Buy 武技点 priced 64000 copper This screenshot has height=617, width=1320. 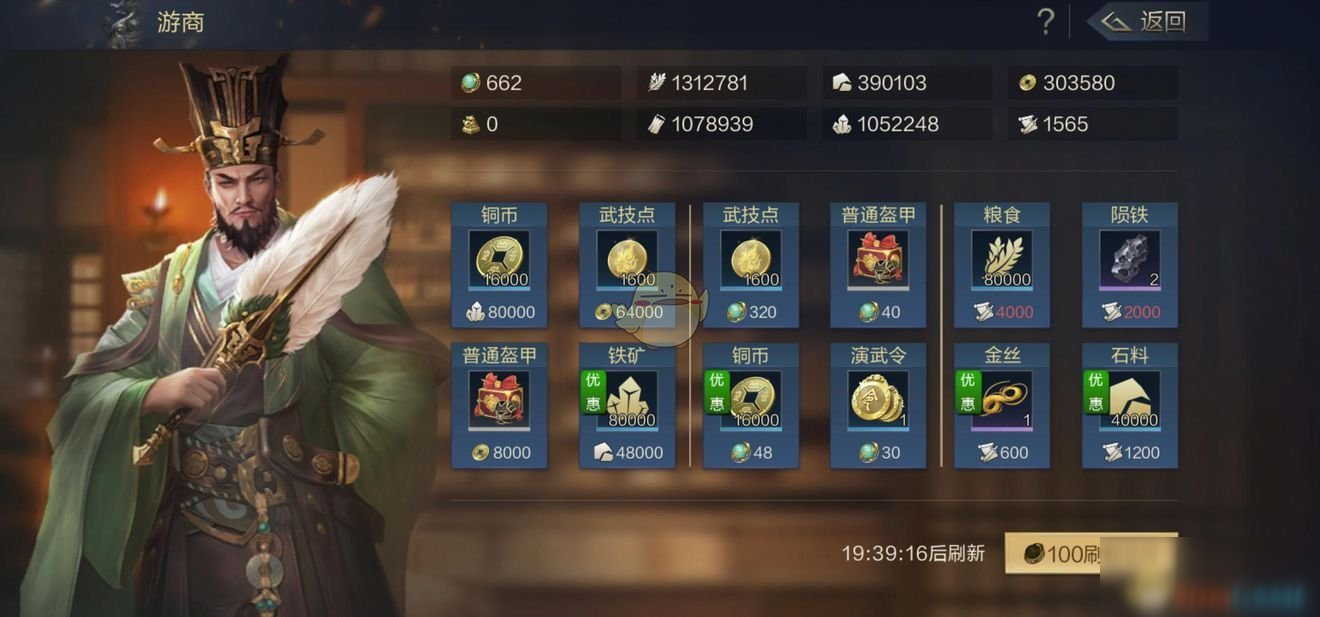click(627, 265)
